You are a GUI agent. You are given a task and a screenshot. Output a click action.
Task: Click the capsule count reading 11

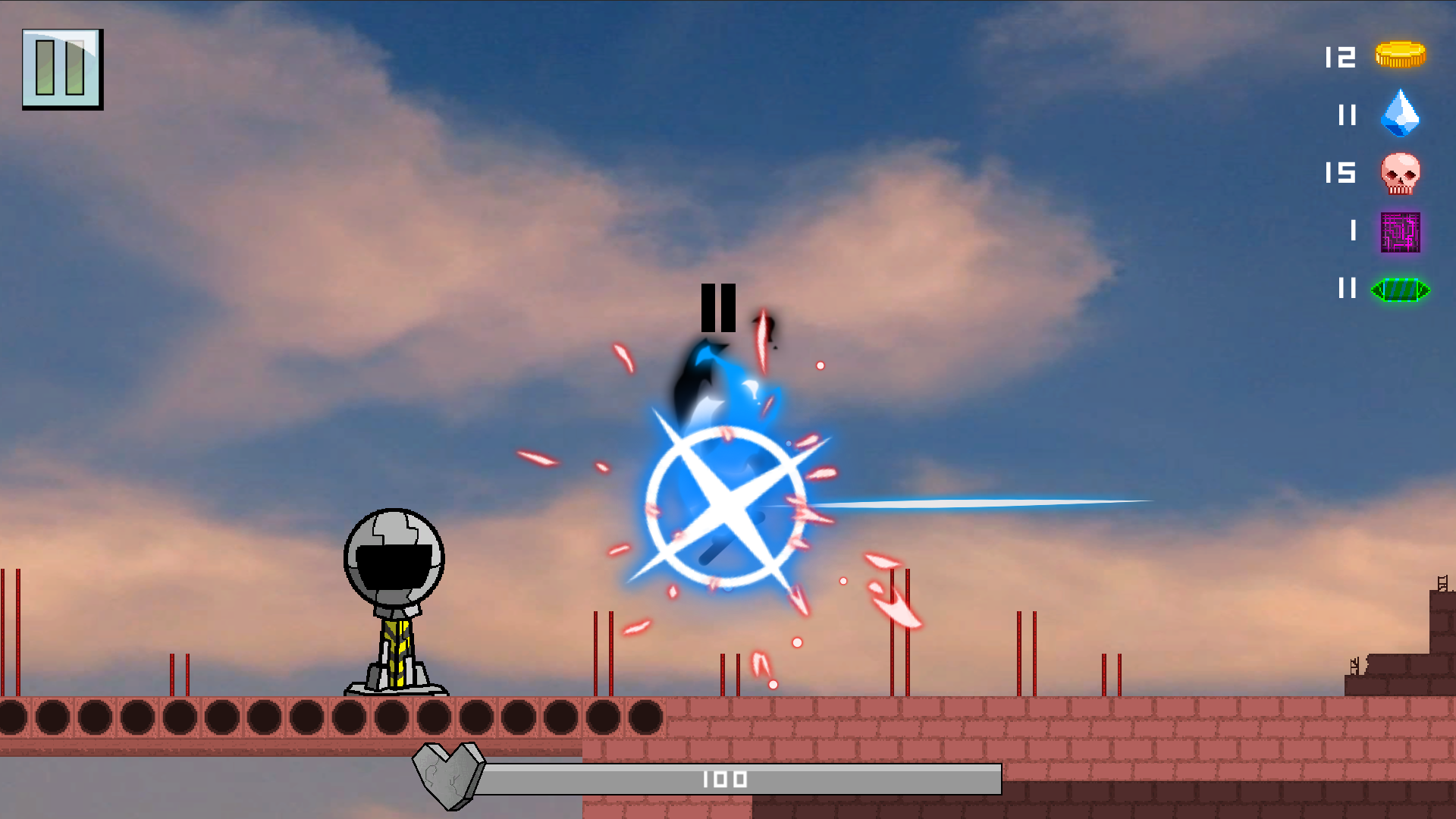pyautogui.click(x=1346, y=290)
